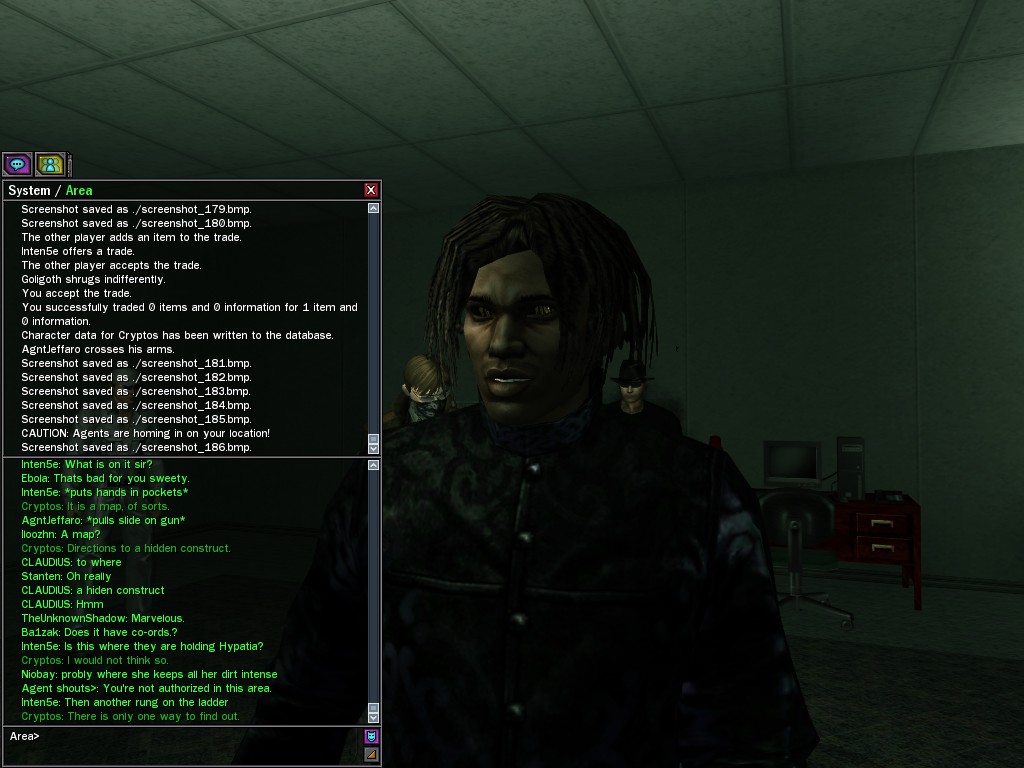Click the purple speech bubble chat icon

17,164
